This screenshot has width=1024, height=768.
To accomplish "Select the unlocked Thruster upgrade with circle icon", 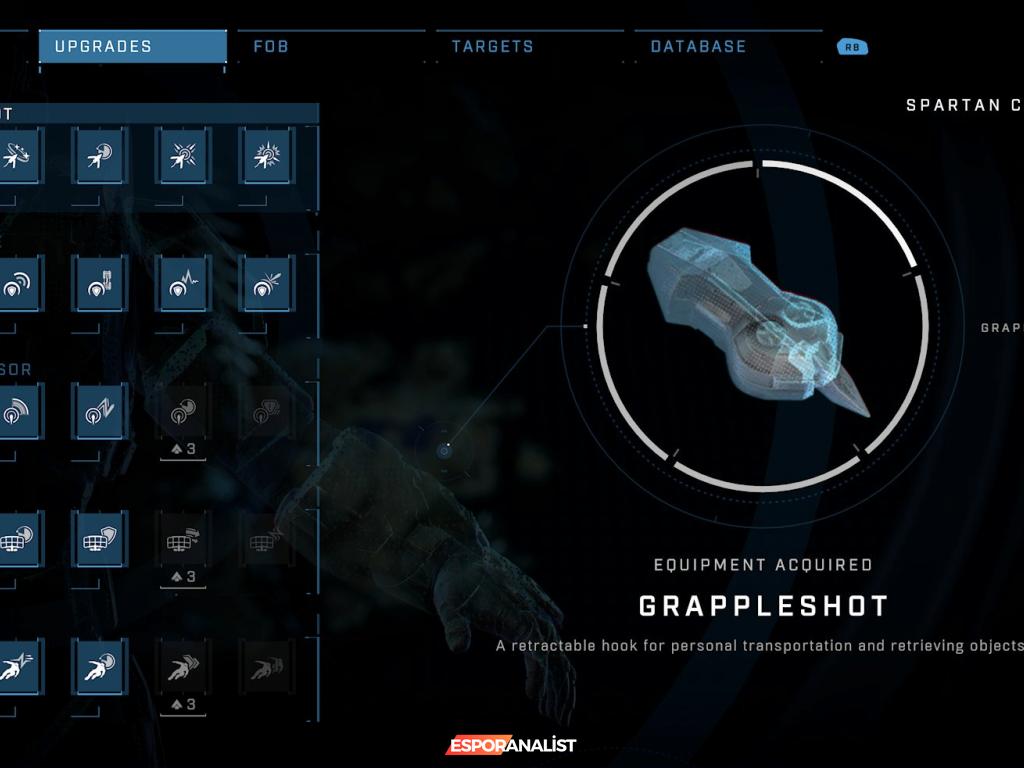I will pos(100,667).
